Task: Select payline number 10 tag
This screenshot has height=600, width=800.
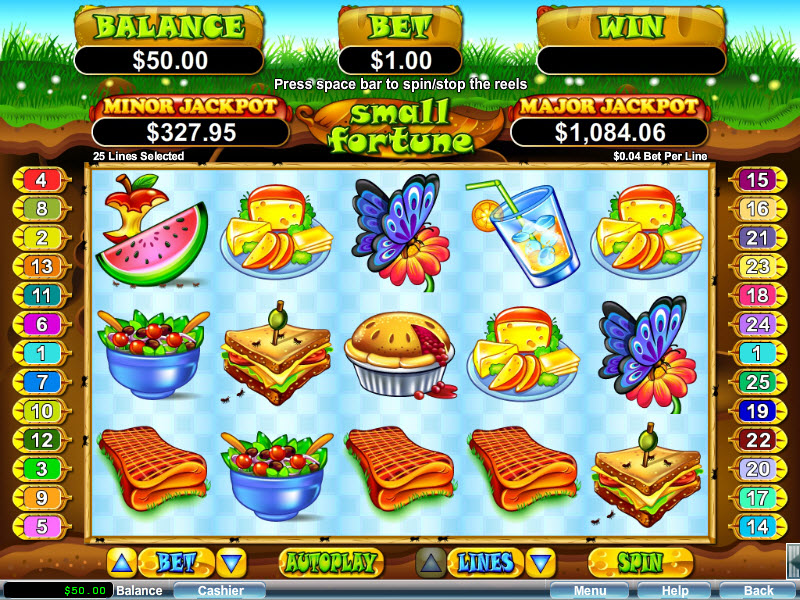Action: tap(42, 411)
